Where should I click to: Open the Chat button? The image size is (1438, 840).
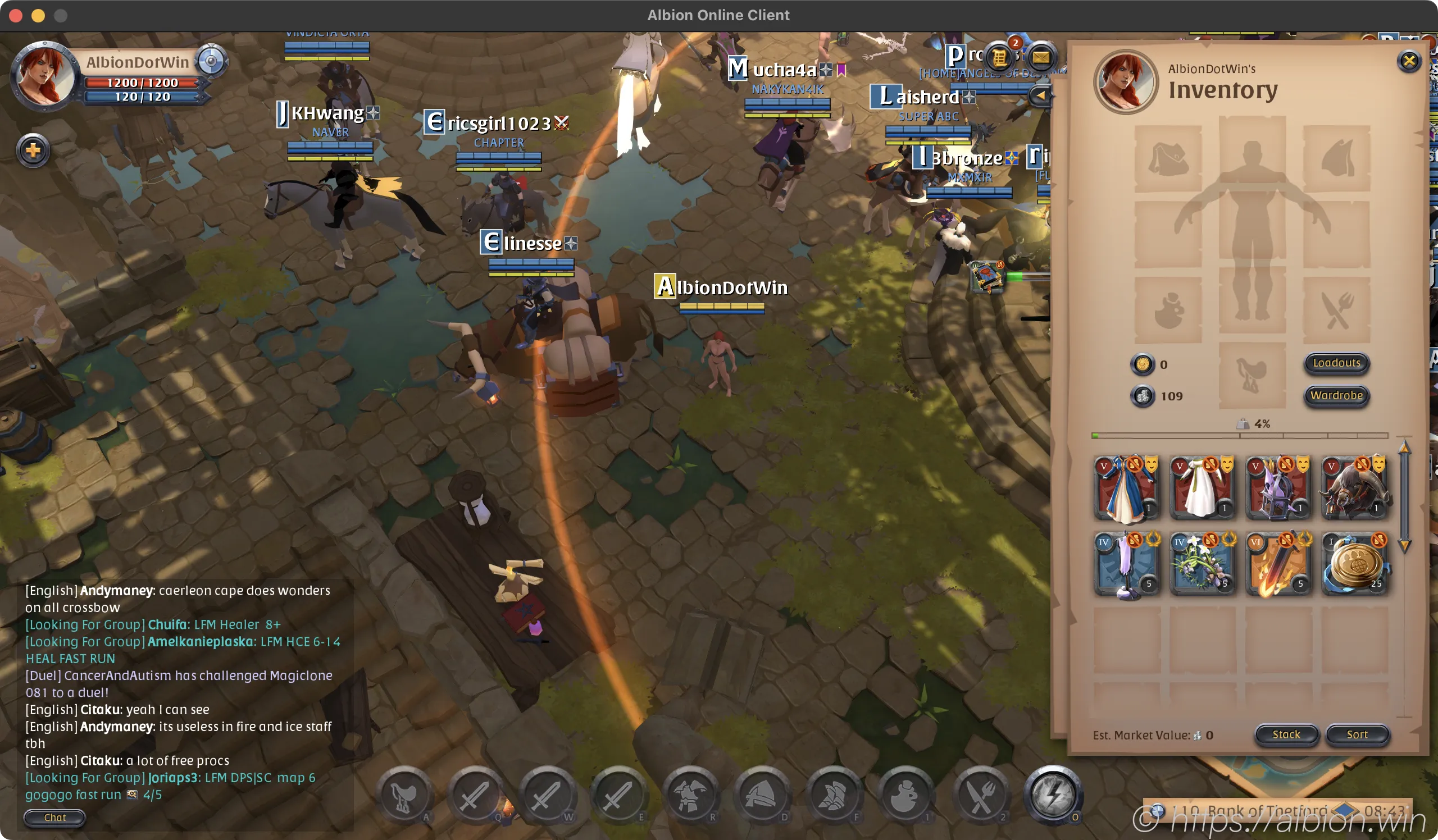(x=55, y=817)
